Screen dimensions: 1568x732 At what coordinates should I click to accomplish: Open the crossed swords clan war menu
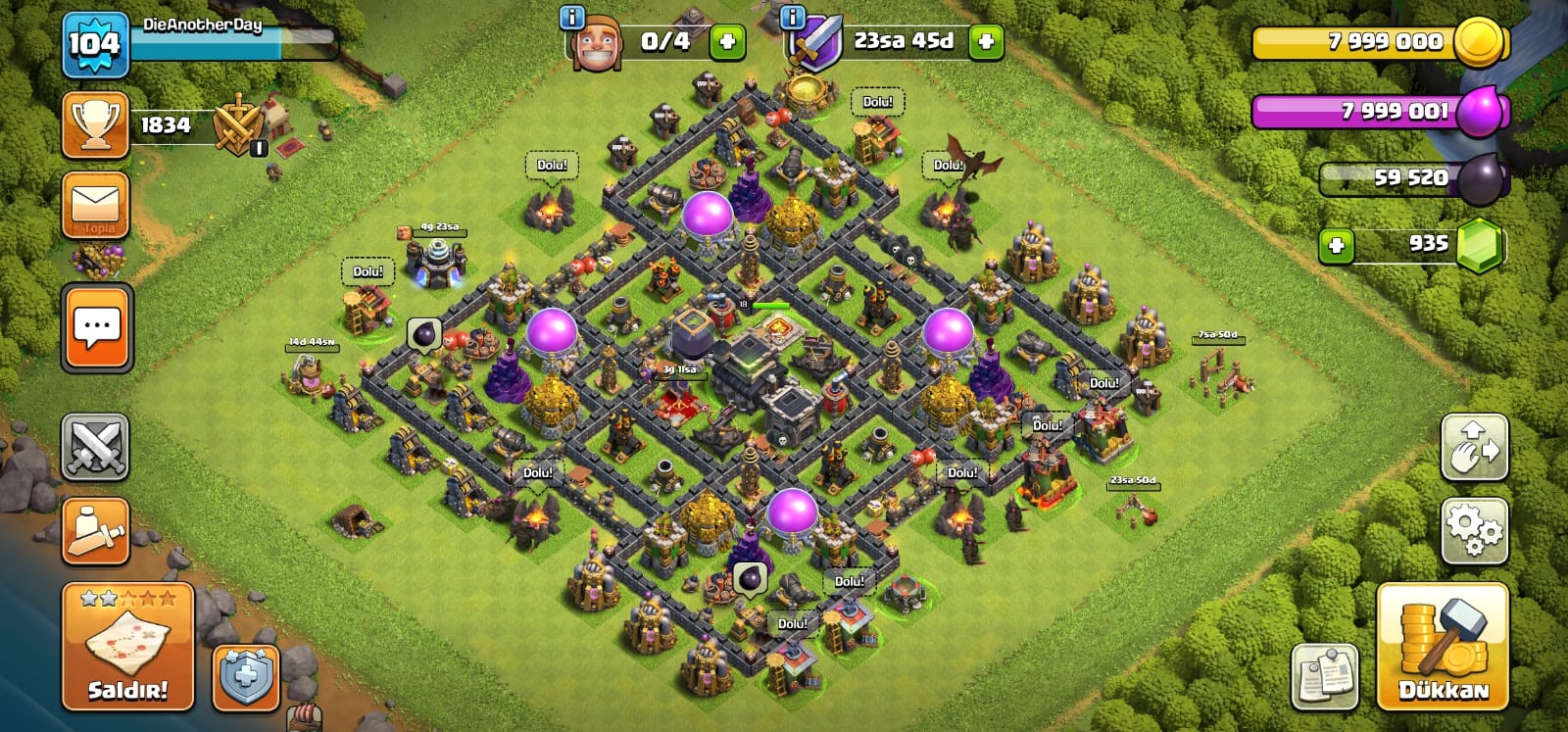point(96,447)
